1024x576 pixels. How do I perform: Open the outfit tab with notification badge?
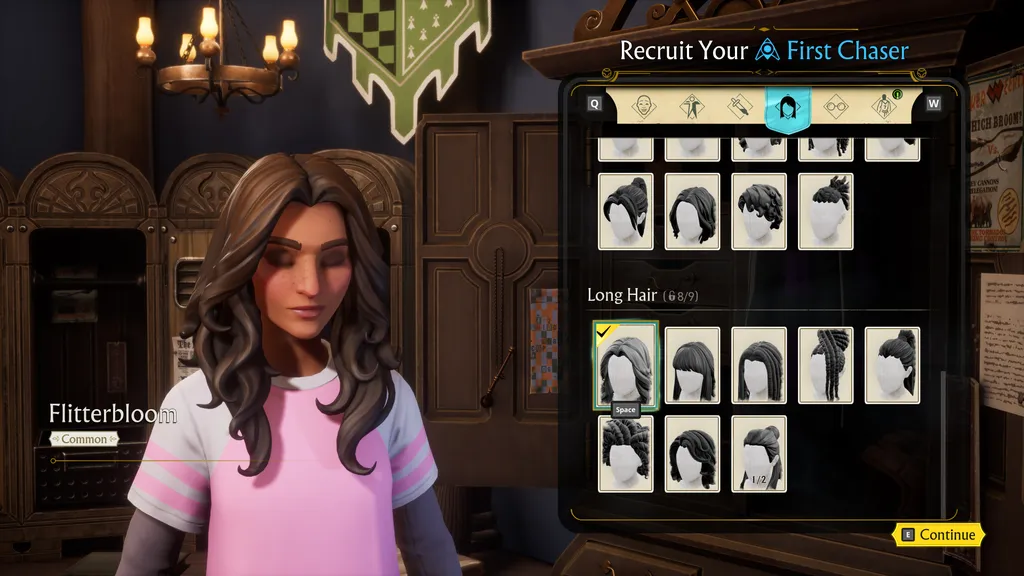click(884, 106)
